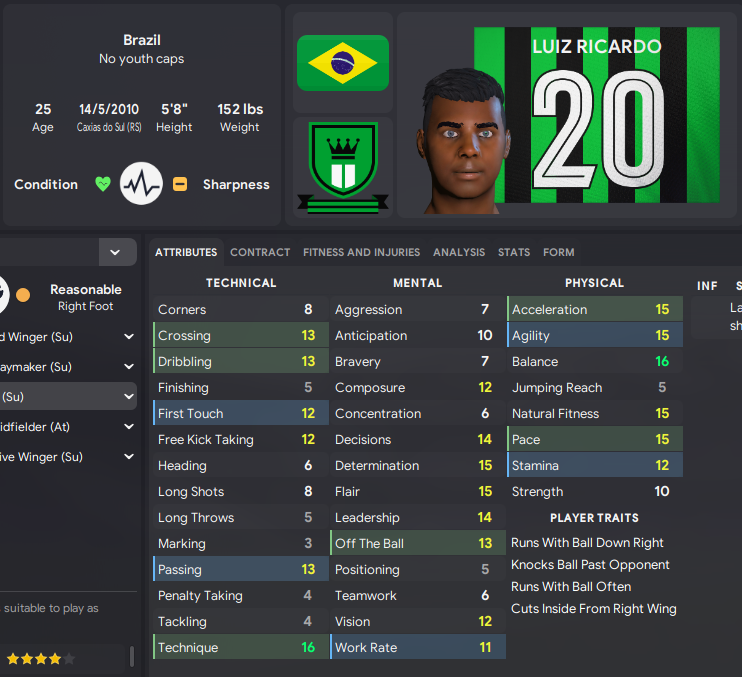
Task: Select the Crossing attribute row
Action: 240,335
